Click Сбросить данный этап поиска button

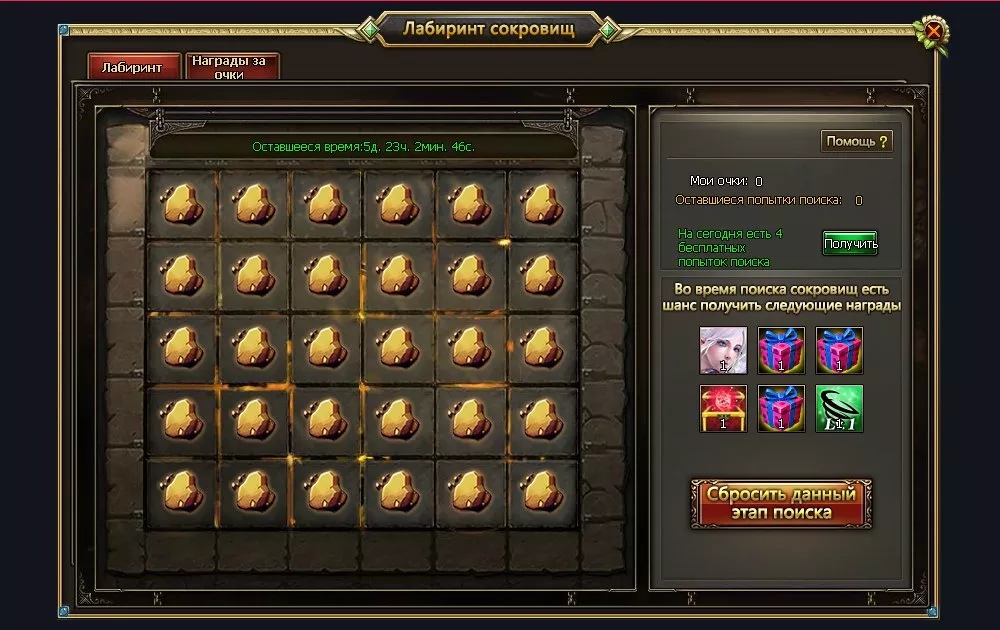point(781,504)
